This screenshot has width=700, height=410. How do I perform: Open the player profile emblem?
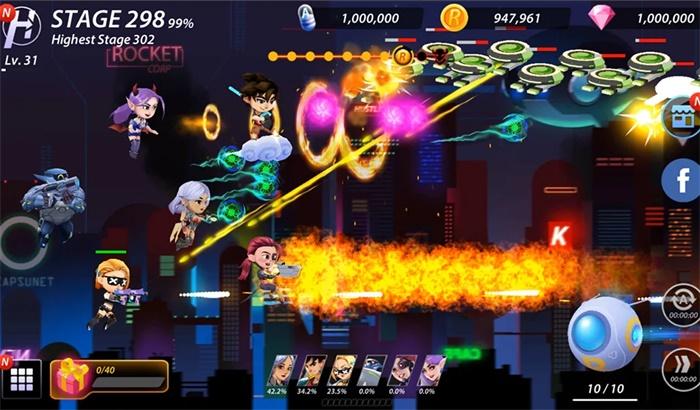(20, 26)
